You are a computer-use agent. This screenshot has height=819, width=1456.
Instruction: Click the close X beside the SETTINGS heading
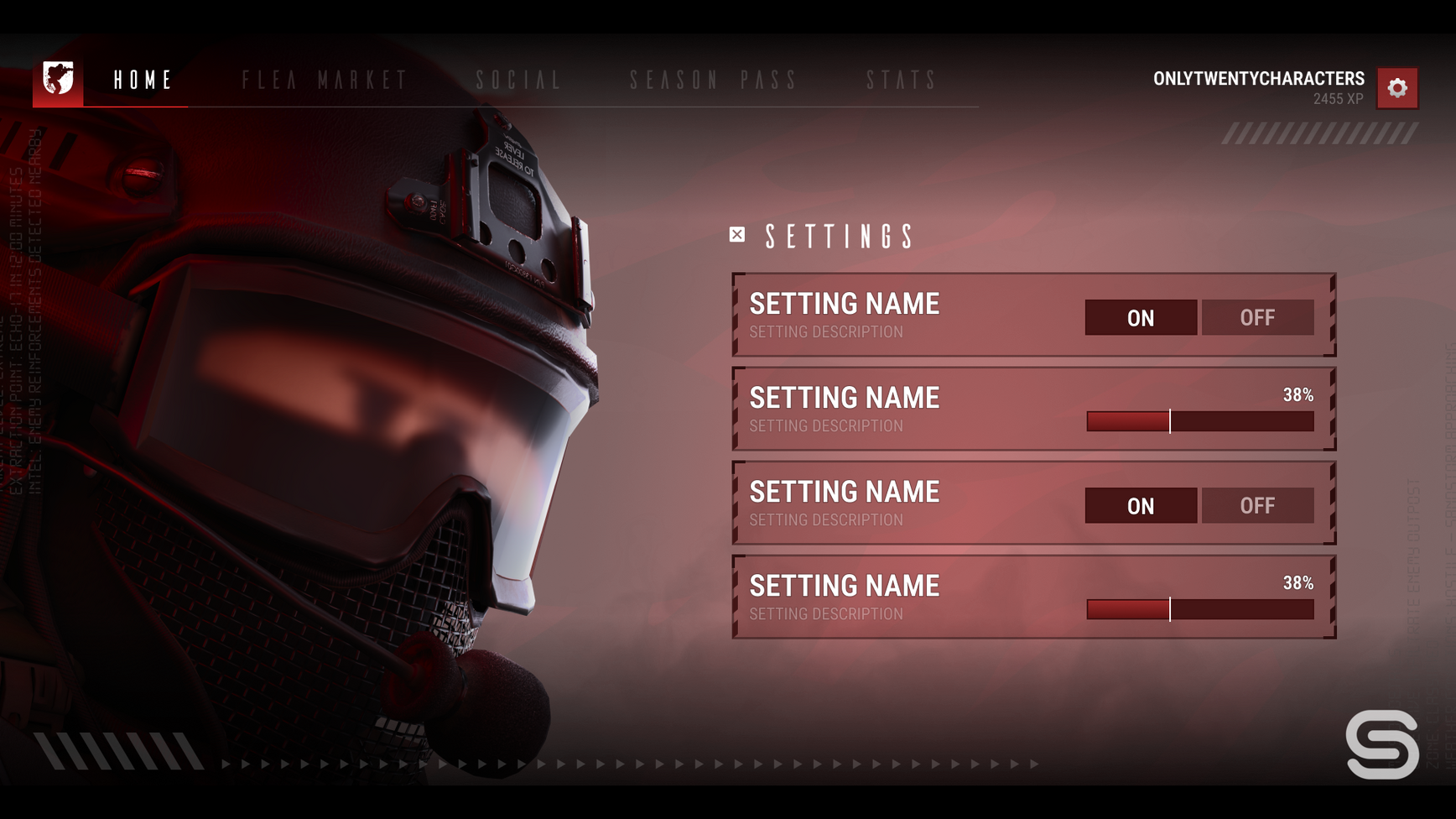click(736, 235)
